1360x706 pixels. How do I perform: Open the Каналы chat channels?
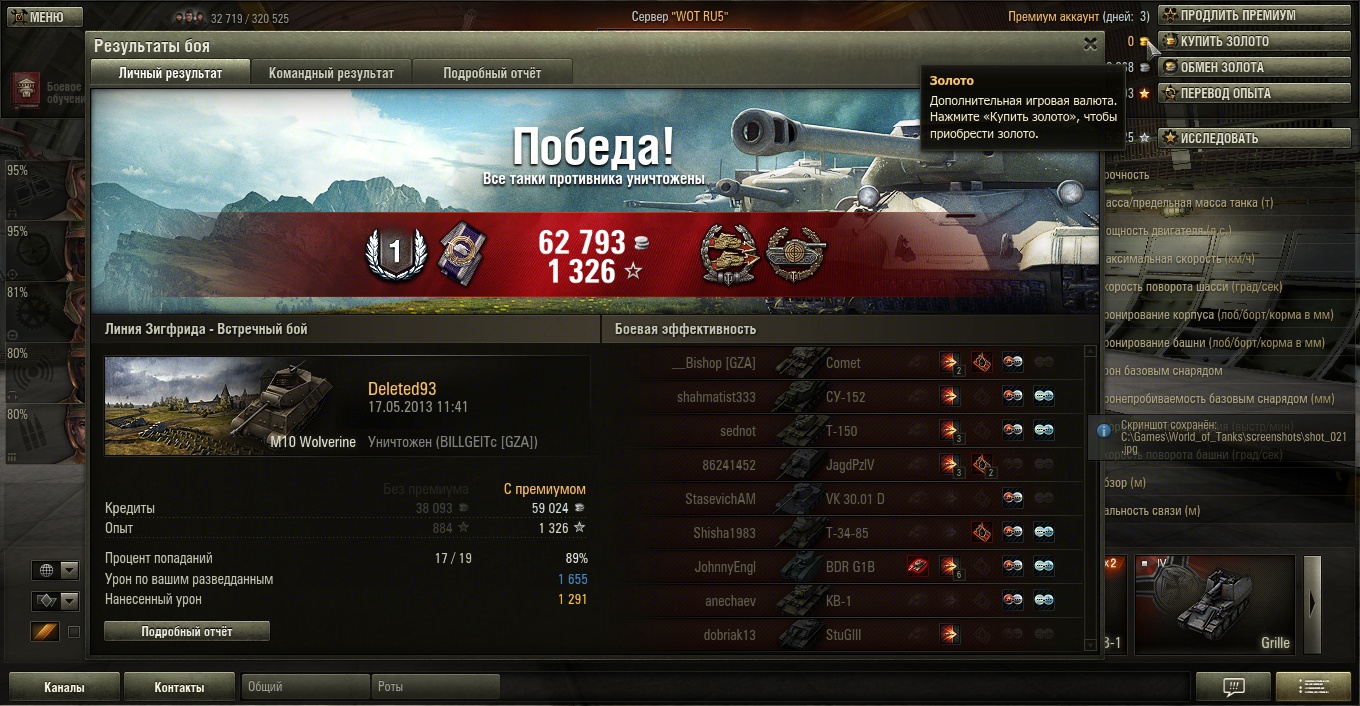[64, 687]
